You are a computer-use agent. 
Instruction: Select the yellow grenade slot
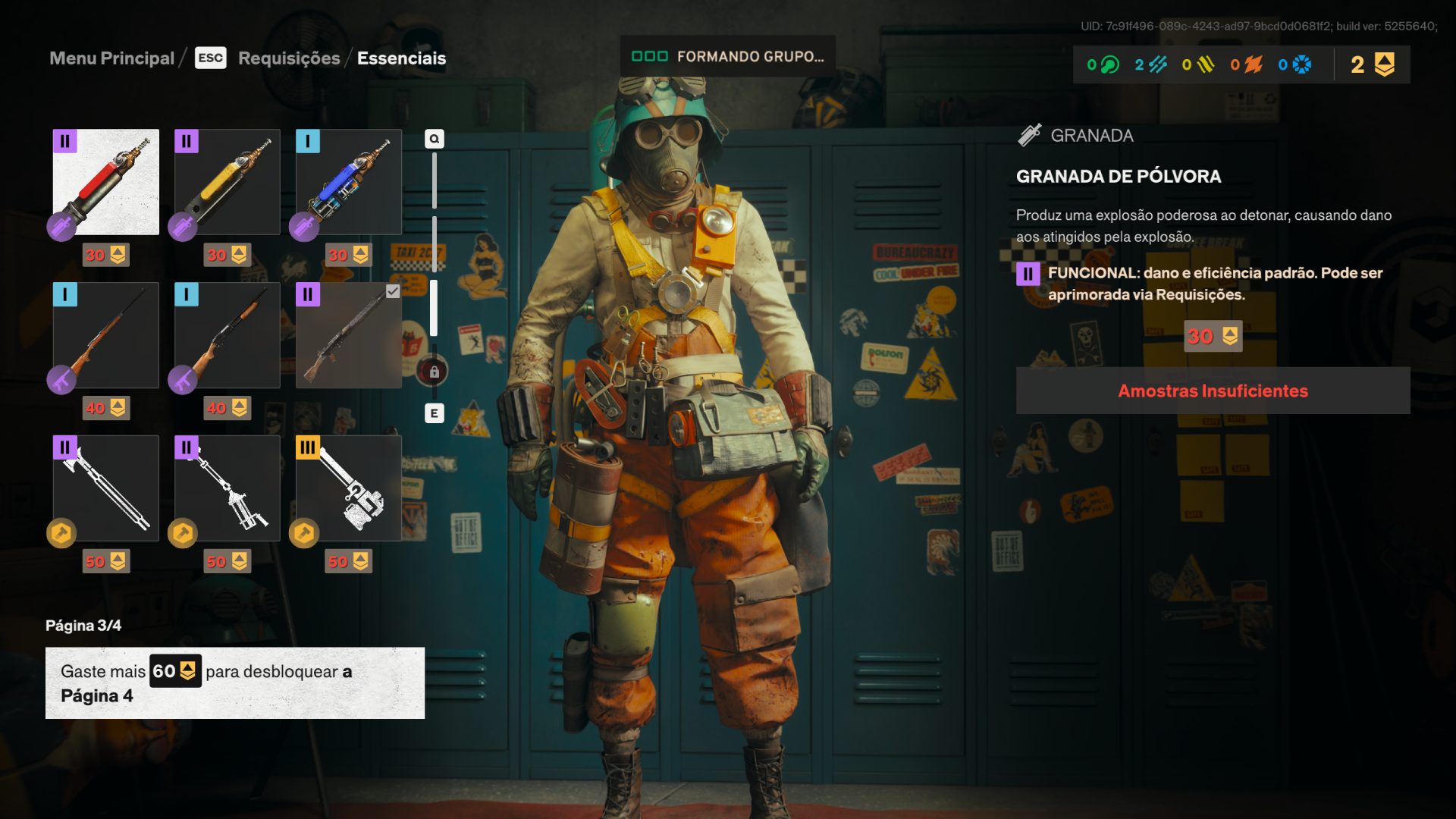tap(227, 182)
